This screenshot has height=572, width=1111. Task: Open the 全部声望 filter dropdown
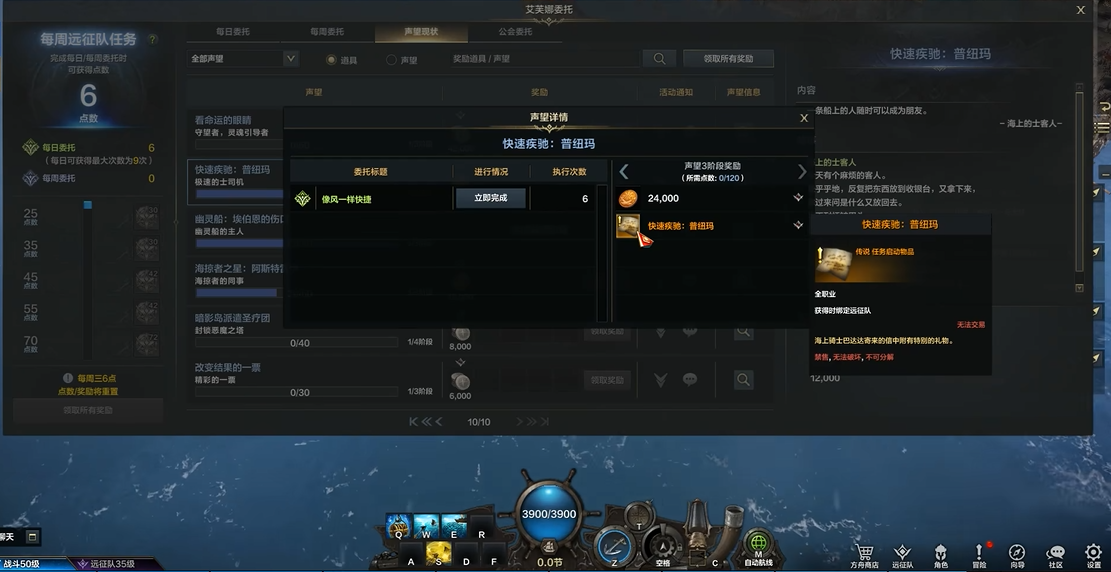tap(243, 59)
